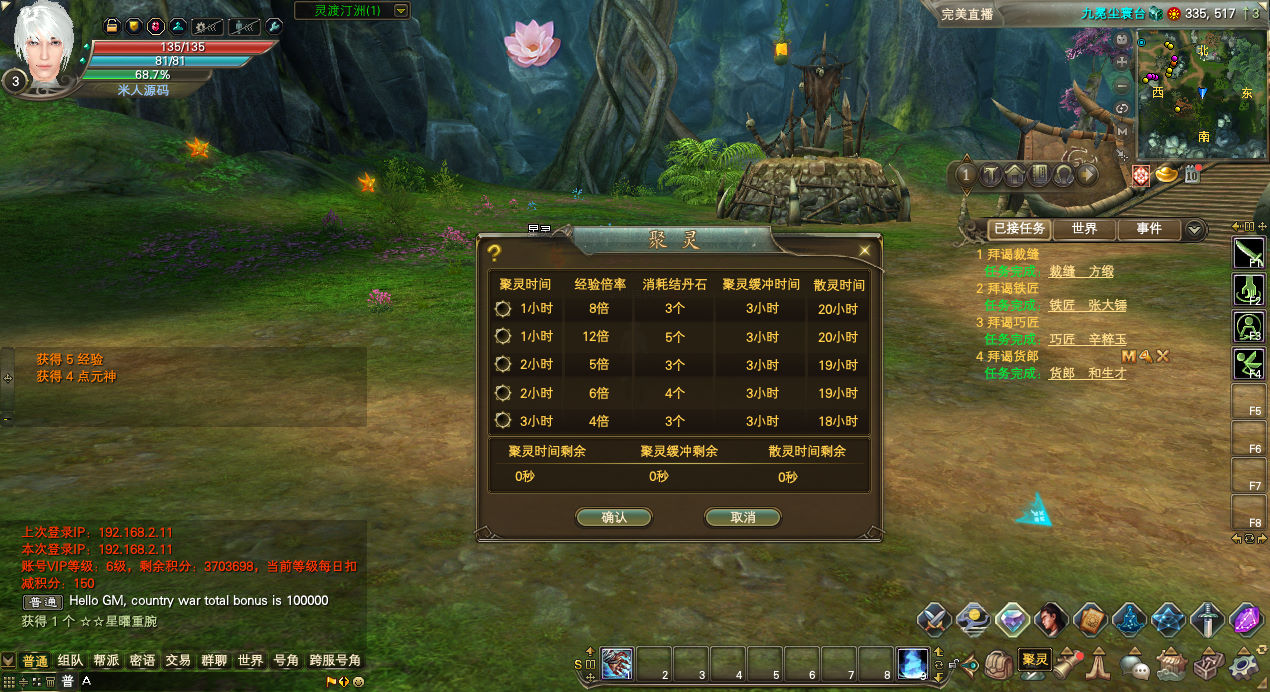Screen dimensions: 1270x692
Task: Choose the 3小时 4倍 gathering option
Action: [503, 421]
